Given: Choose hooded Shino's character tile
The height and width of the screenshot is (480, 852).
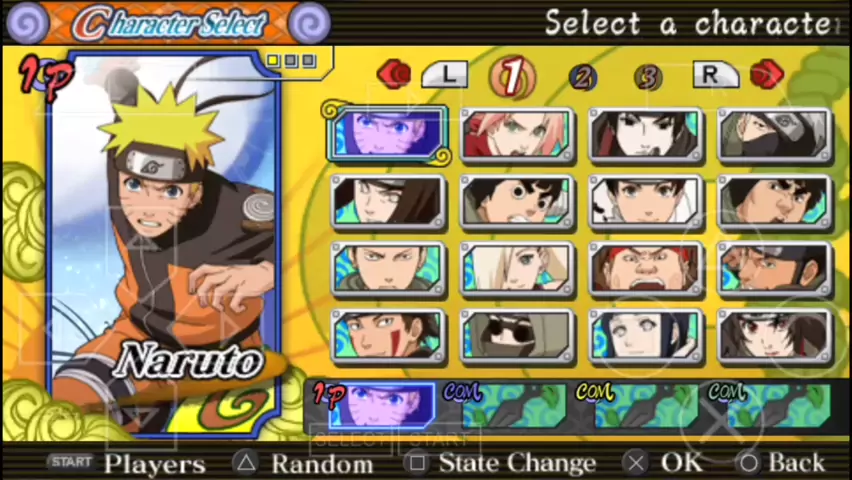Looking at the screenshot, I should point(517,337).
